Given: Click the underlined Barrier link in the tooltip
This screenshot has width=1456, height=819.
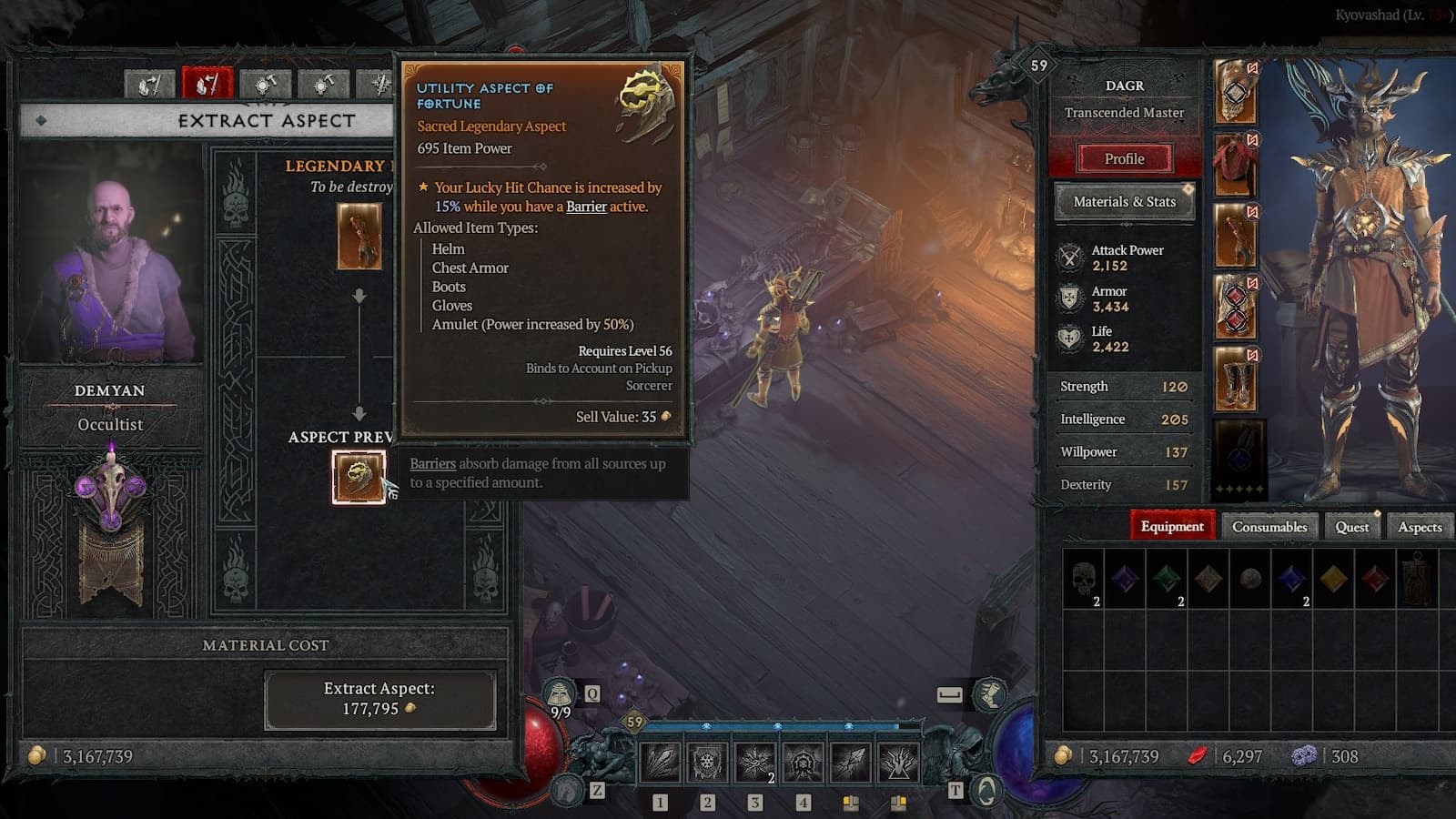Looking at the screenshot, I should [586, 207].
